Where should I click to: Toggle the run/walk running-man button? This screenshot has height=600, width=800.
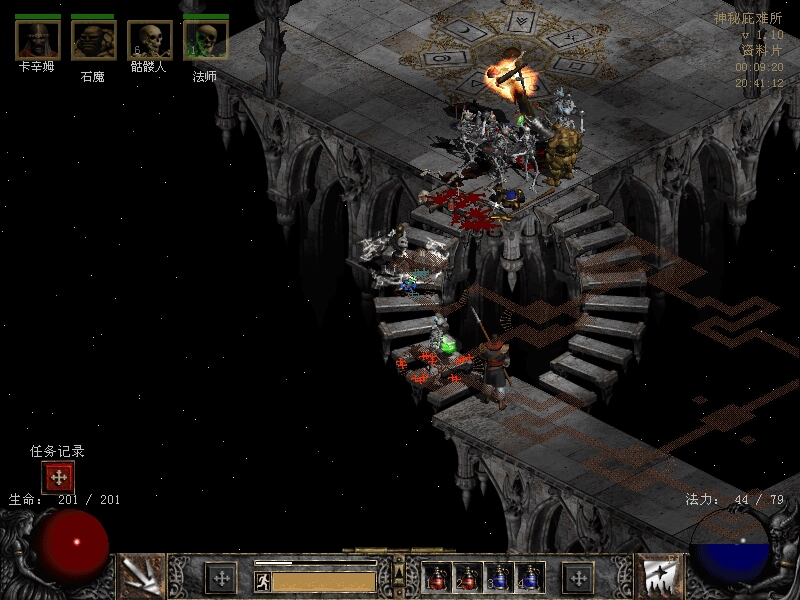(263, 581)
